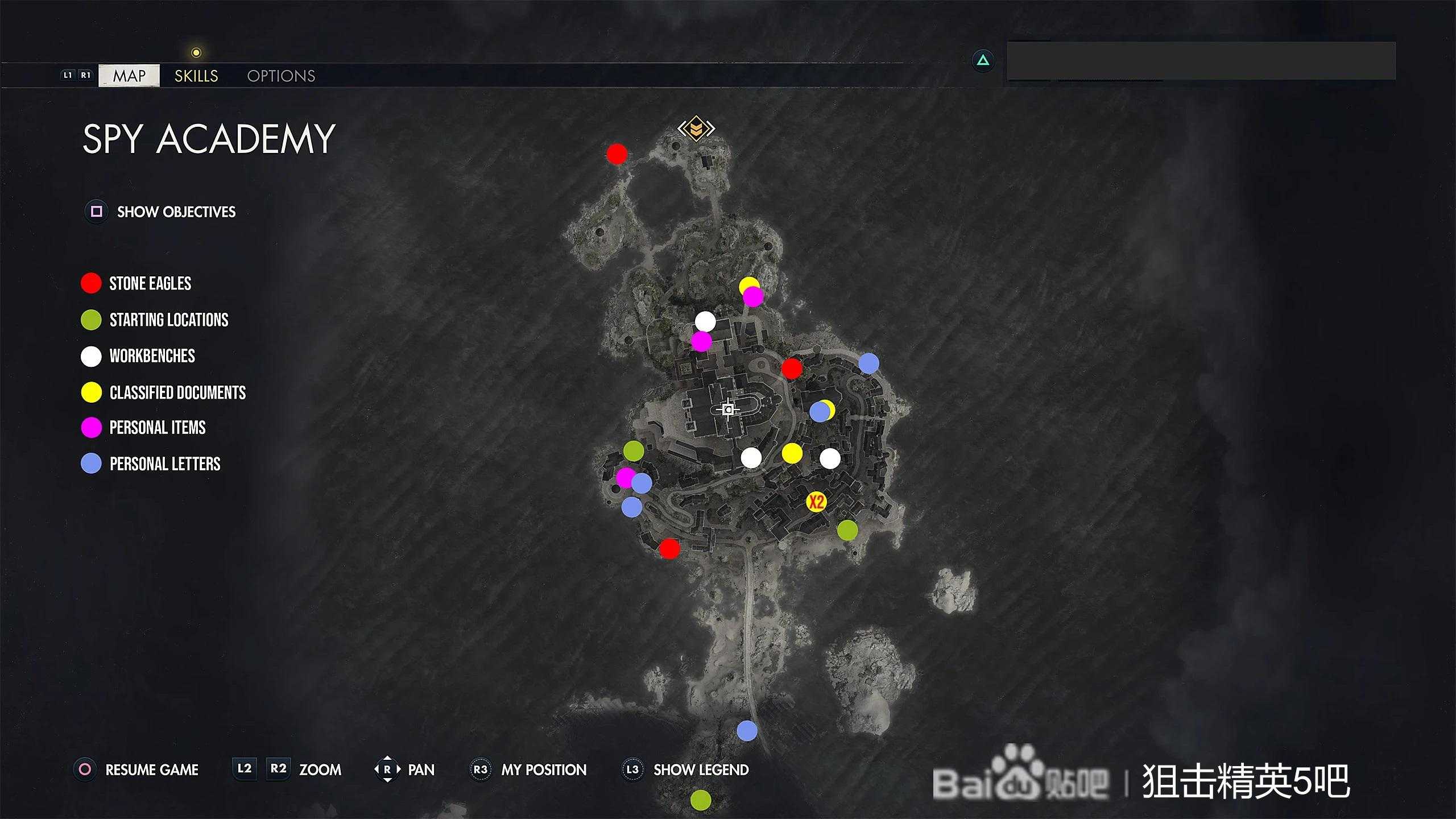Click the gold chevron objective marker
The image size is (1456, 819).
pyautogui.click(x=696, y=129)
